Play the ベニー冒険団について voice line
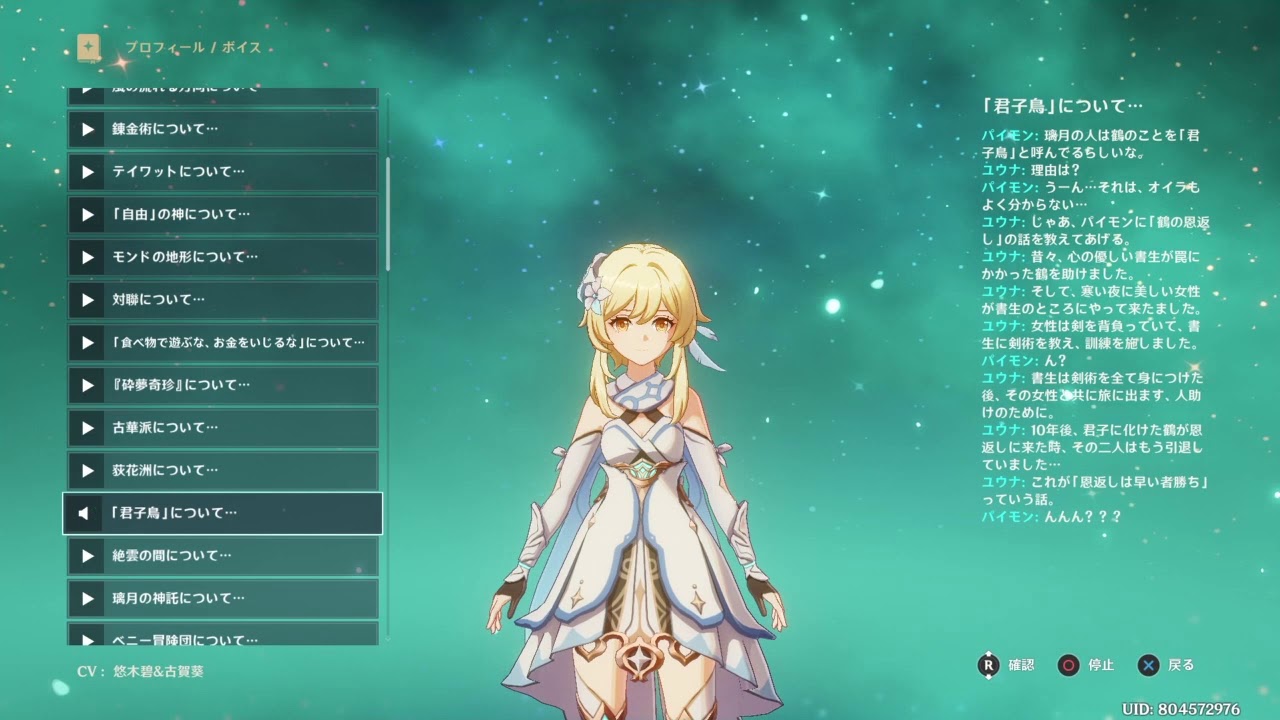 point(222,636)
